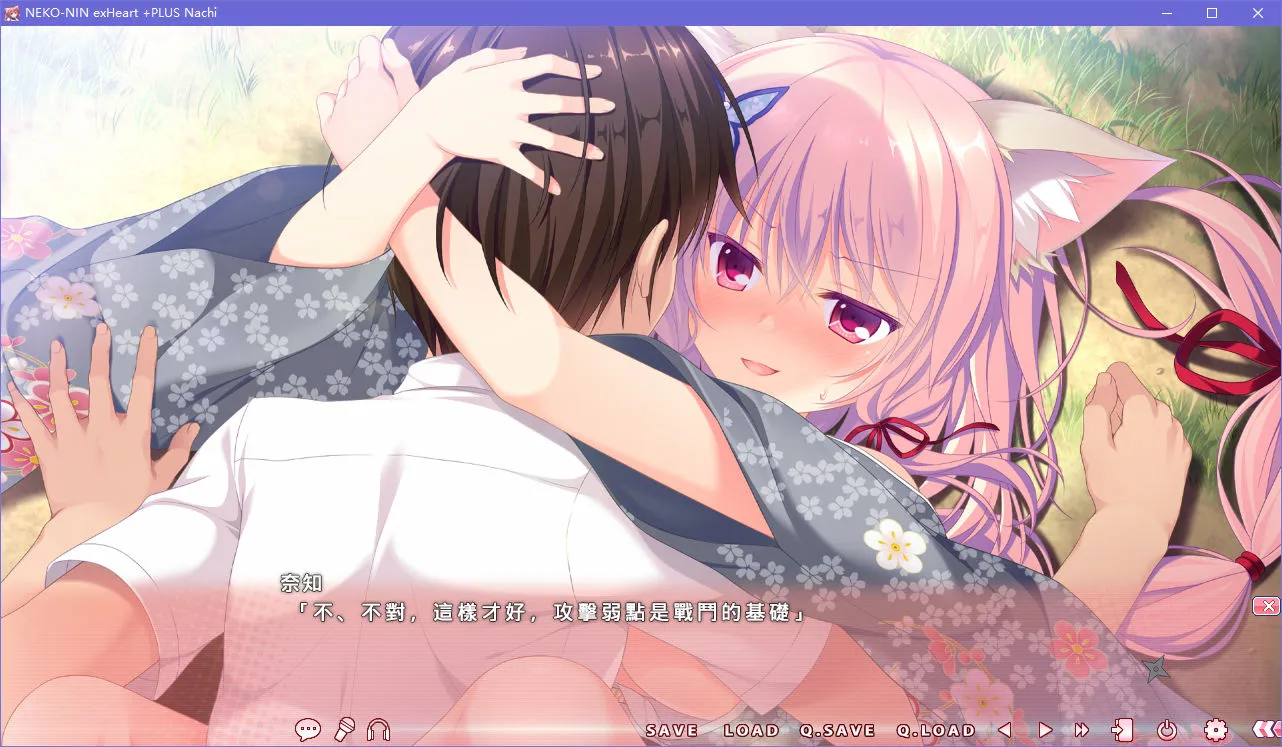Open voice settings via the microphone icon

[345, 730]
